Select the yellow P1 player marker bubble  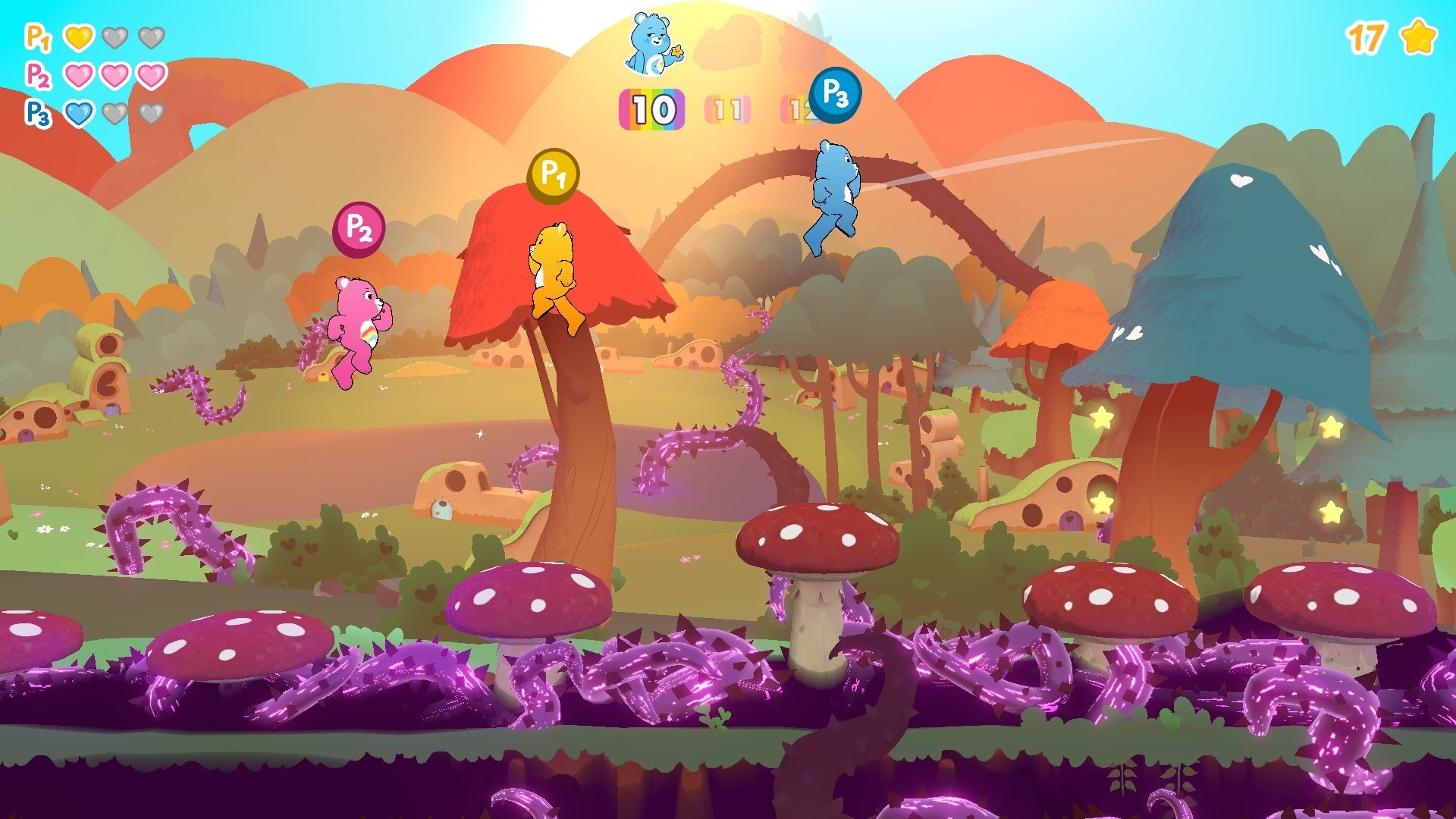click(553, 176)
